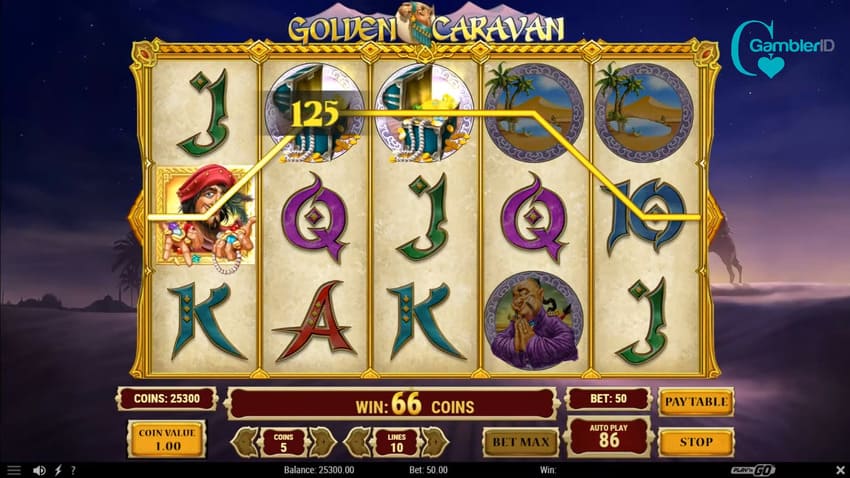Toggle the sound speaker icon
850x478 pixels.
coord(40,469)
